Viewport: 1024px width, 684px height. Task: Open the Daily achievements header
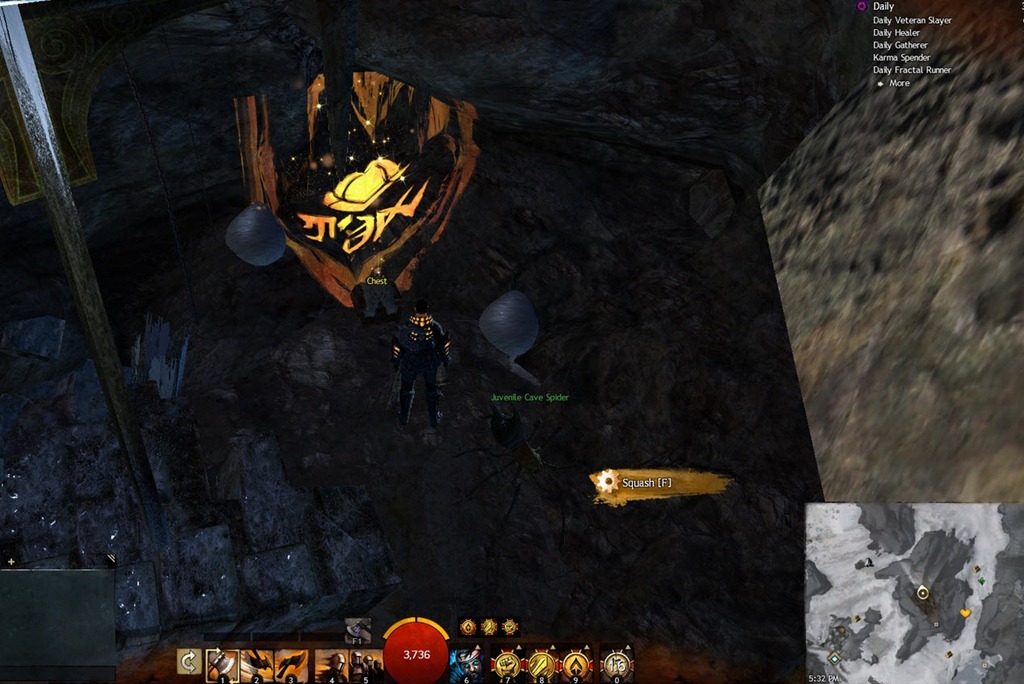pyautogui.click(x=883, y=7)
